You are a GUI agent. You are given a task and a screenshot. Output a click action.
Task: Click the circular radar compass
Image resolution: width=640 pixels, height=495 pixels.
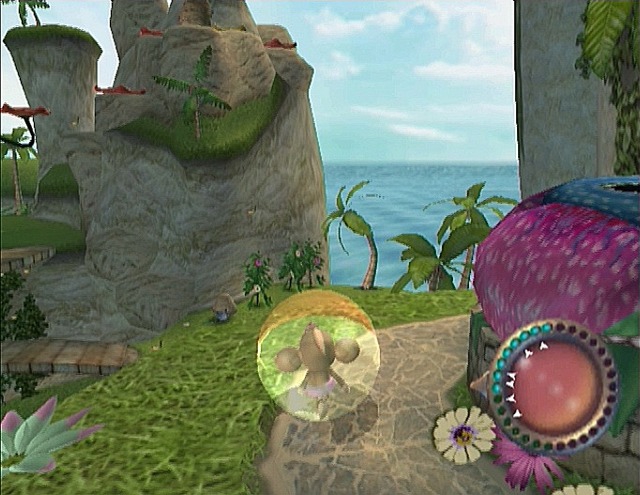click(553, 386)
